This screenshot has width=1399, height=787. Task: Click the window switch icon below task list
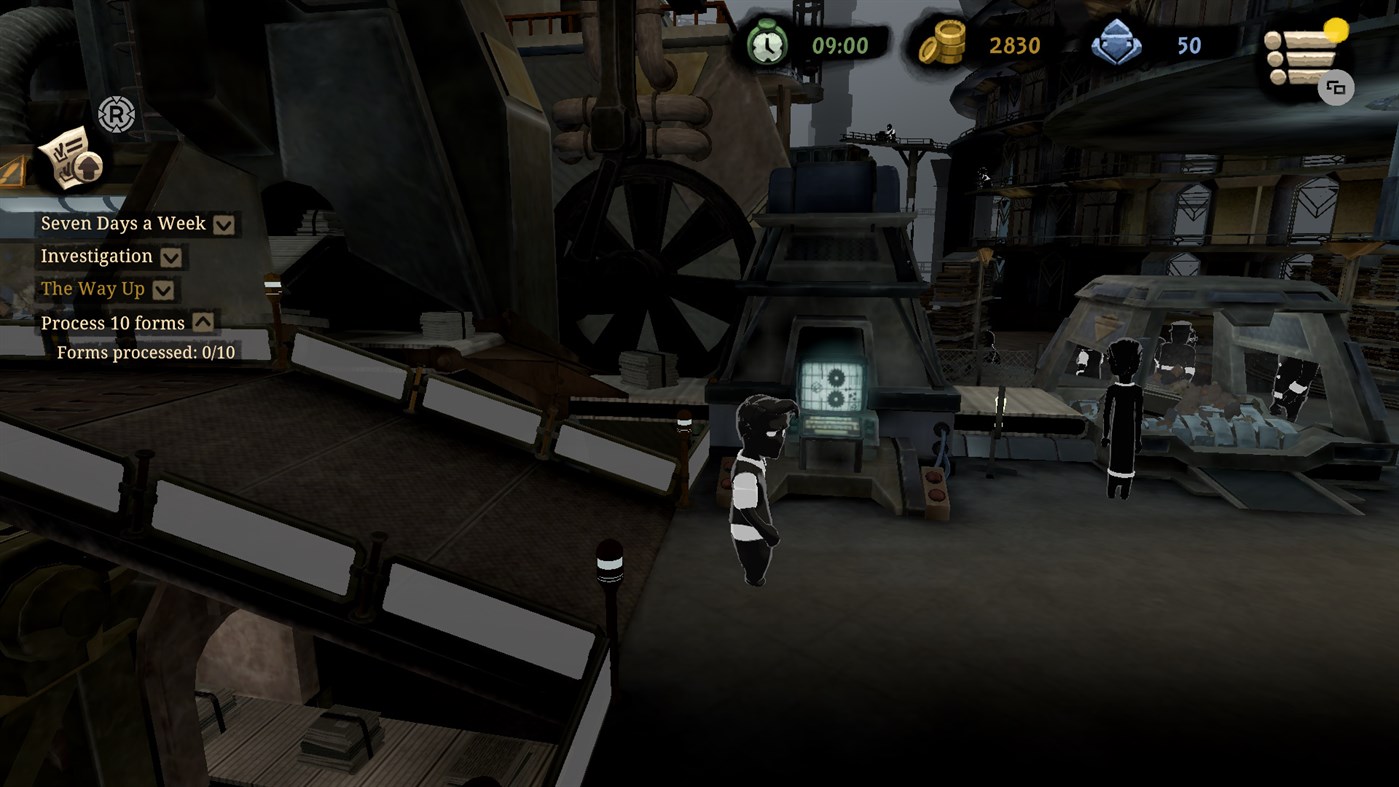(x=1336, y=88)
